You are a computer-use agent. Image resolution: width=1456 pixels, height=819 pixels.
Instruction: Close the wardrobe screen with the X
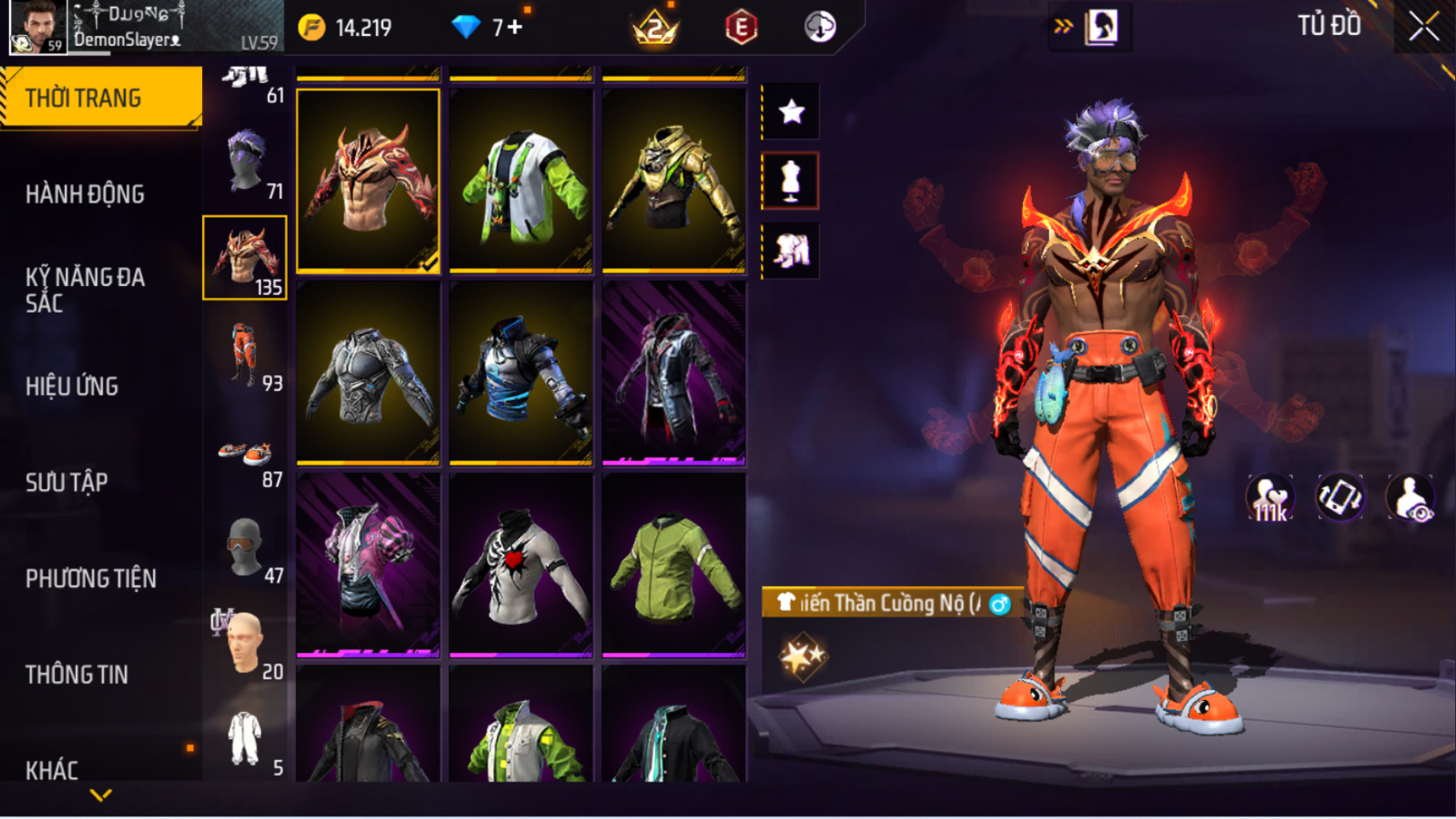coord(1424,27)
